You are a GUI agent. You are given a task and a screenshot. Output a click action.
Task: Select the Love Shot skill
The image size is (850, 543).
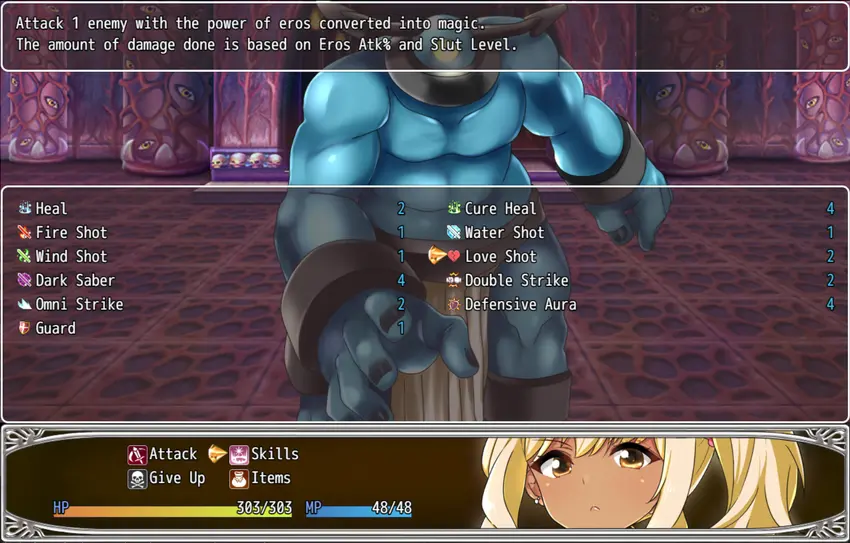point(500,257)
